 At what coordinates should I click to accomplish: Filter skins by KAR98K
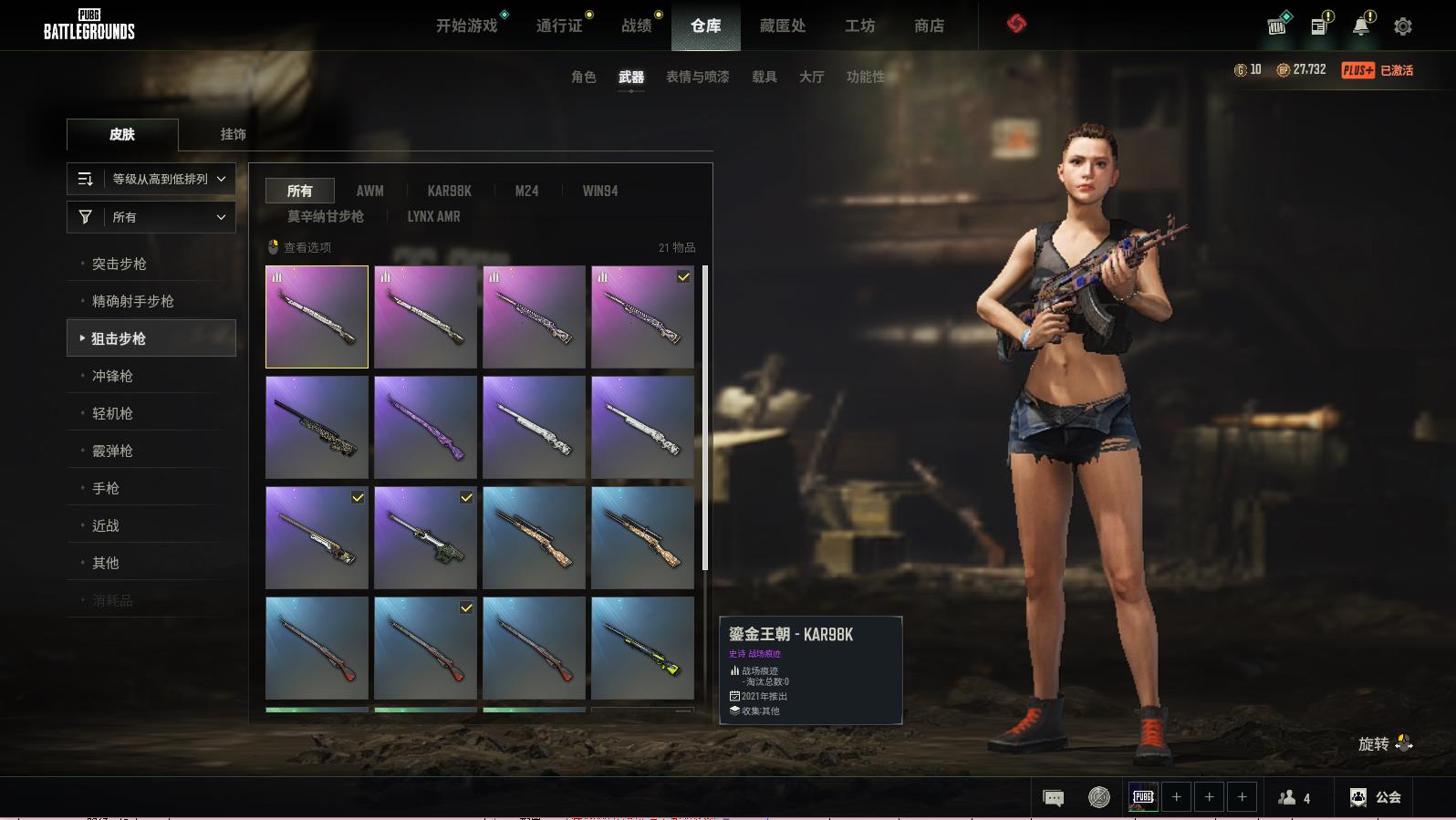450,191
